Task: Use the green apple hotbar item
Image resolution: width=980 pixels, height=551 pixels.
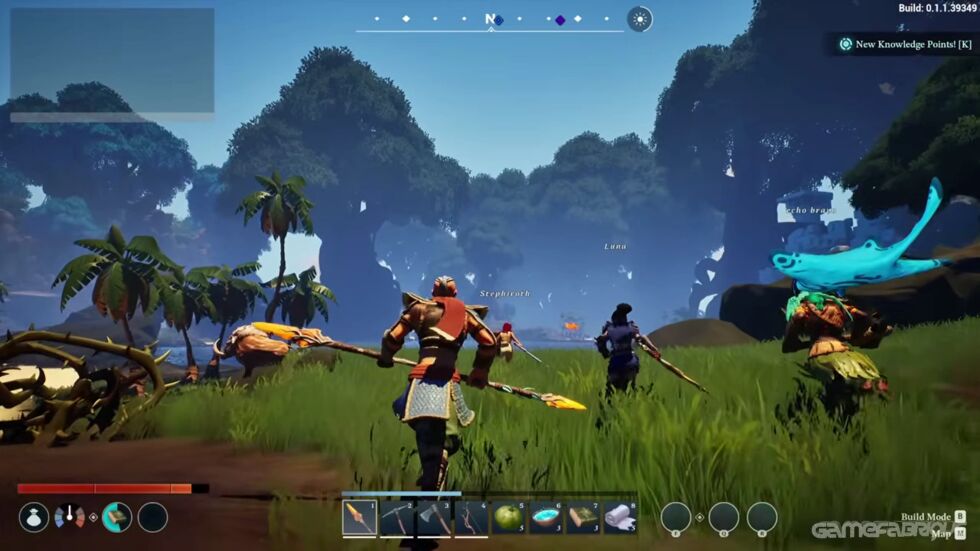Action: tap(508, 517)
